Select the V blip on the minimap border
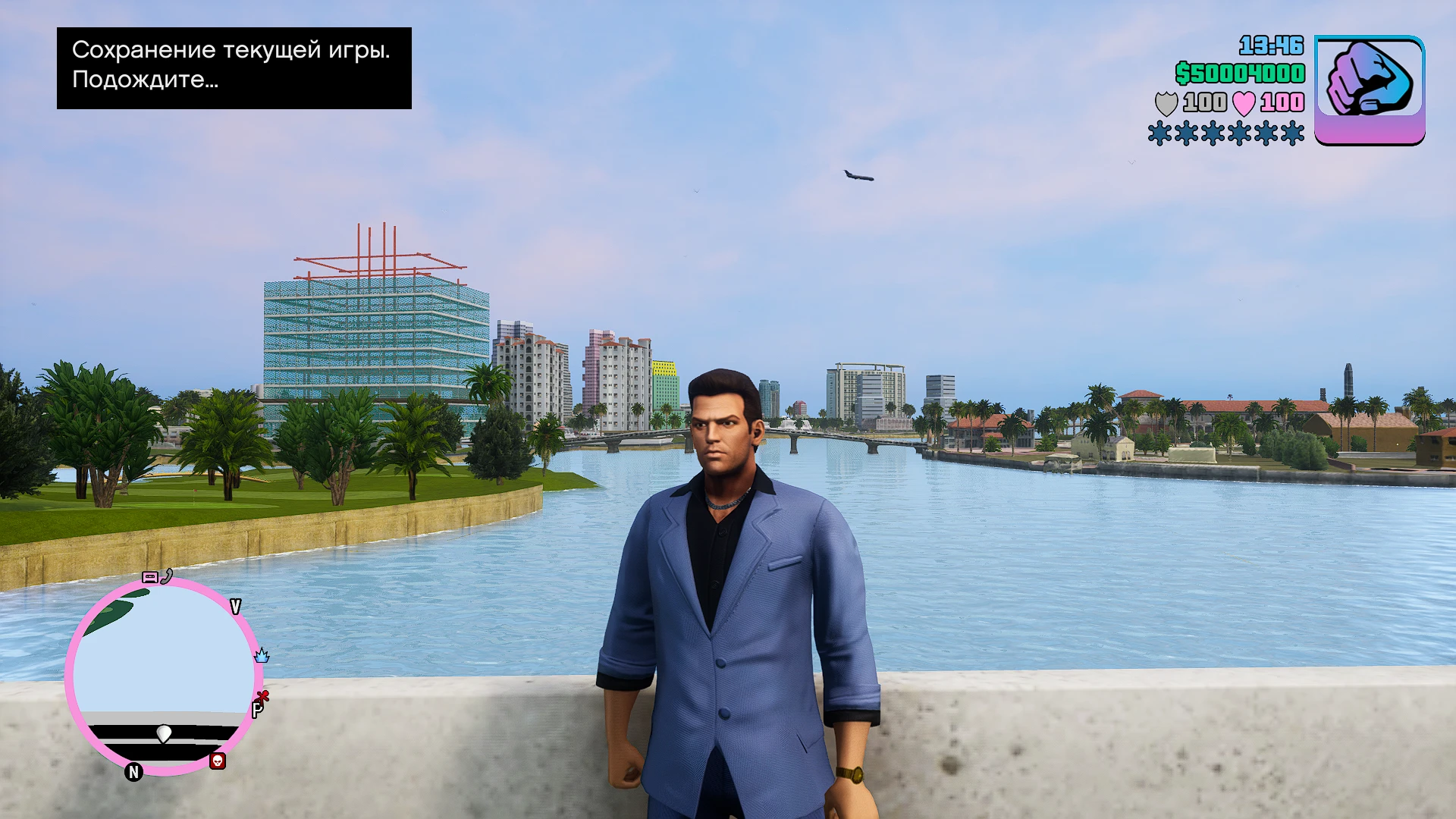The height and width of the screenshot is (819, 1456). click(x=235, y=605)
